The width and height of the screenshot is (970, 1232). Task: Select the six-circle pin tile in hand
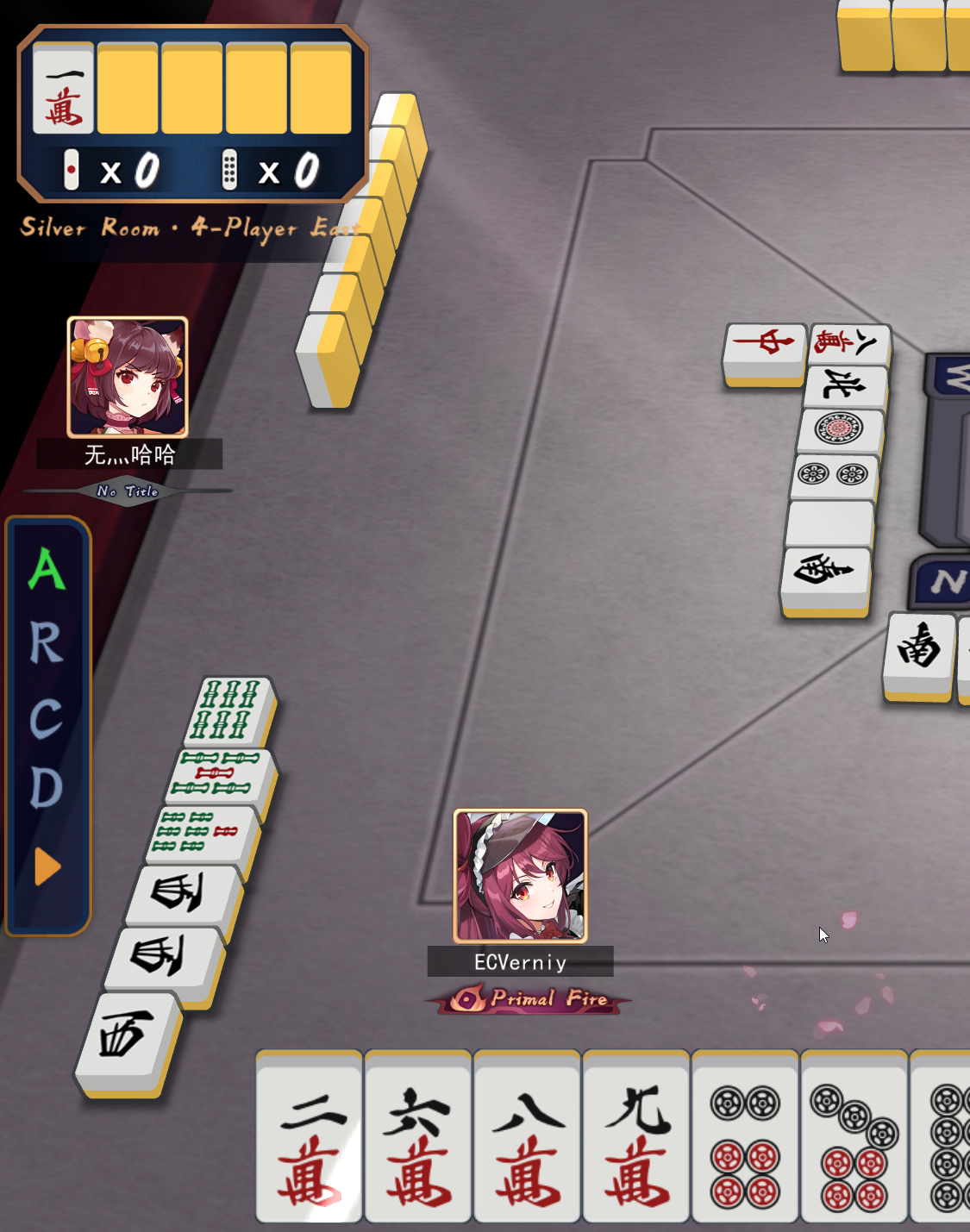[746, 1138]
